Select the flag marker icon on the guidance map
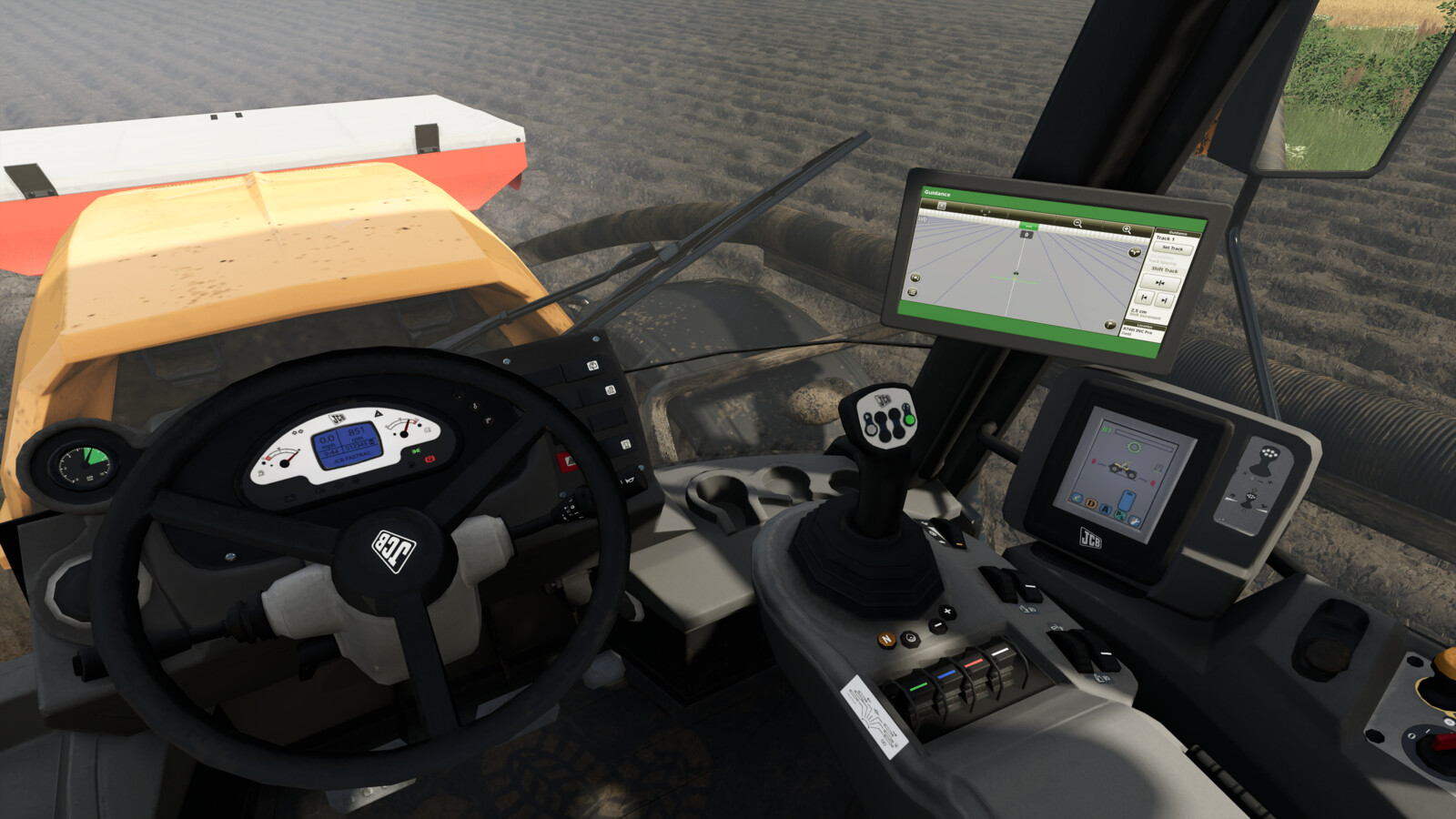Viewport: 1456px width, 819px height. point(1108,326)
